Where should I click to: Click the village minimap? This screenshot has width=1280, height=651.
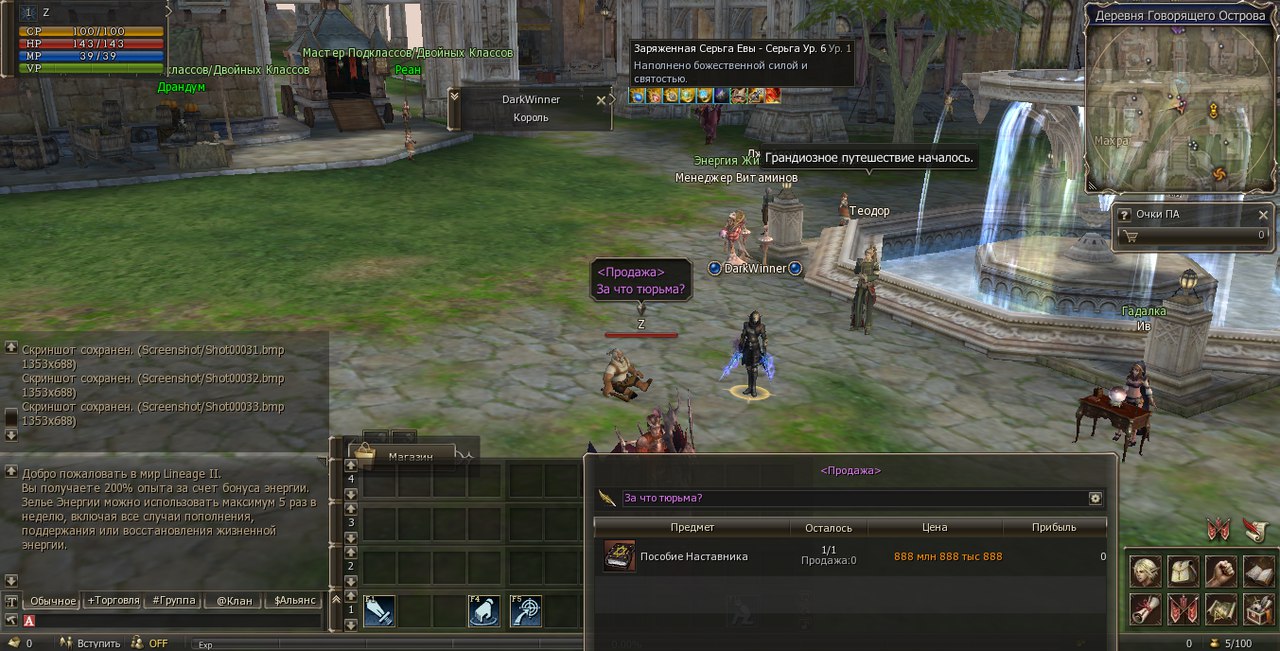pos(1180,110)
